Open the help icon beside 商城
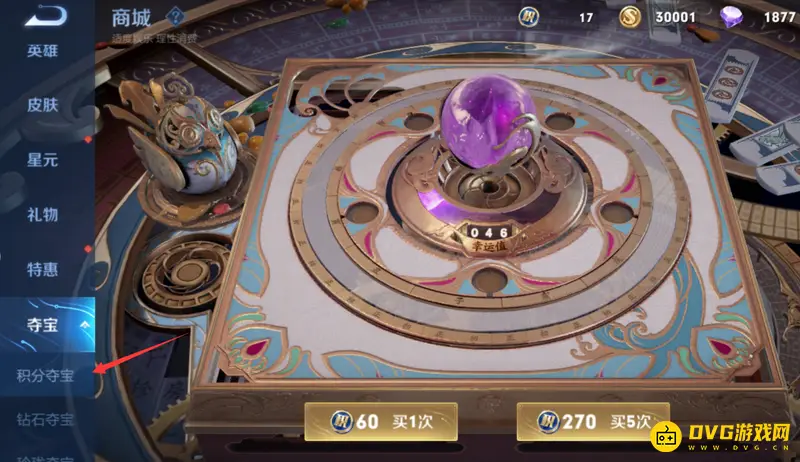The image size is (800, 462). [175, 15]
